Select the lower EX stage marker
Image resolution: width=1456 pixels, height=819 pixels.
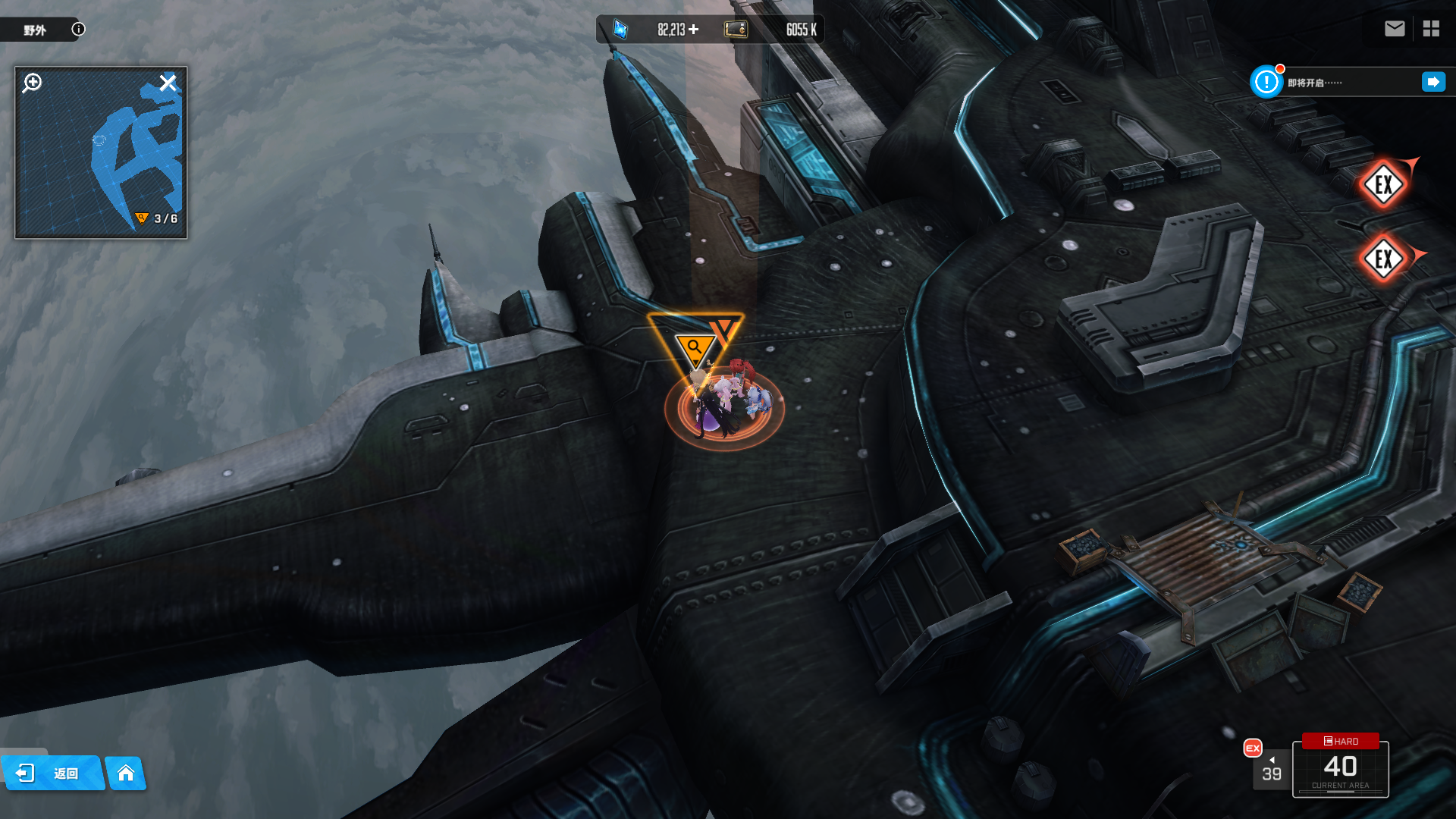tap(1384, 259)
